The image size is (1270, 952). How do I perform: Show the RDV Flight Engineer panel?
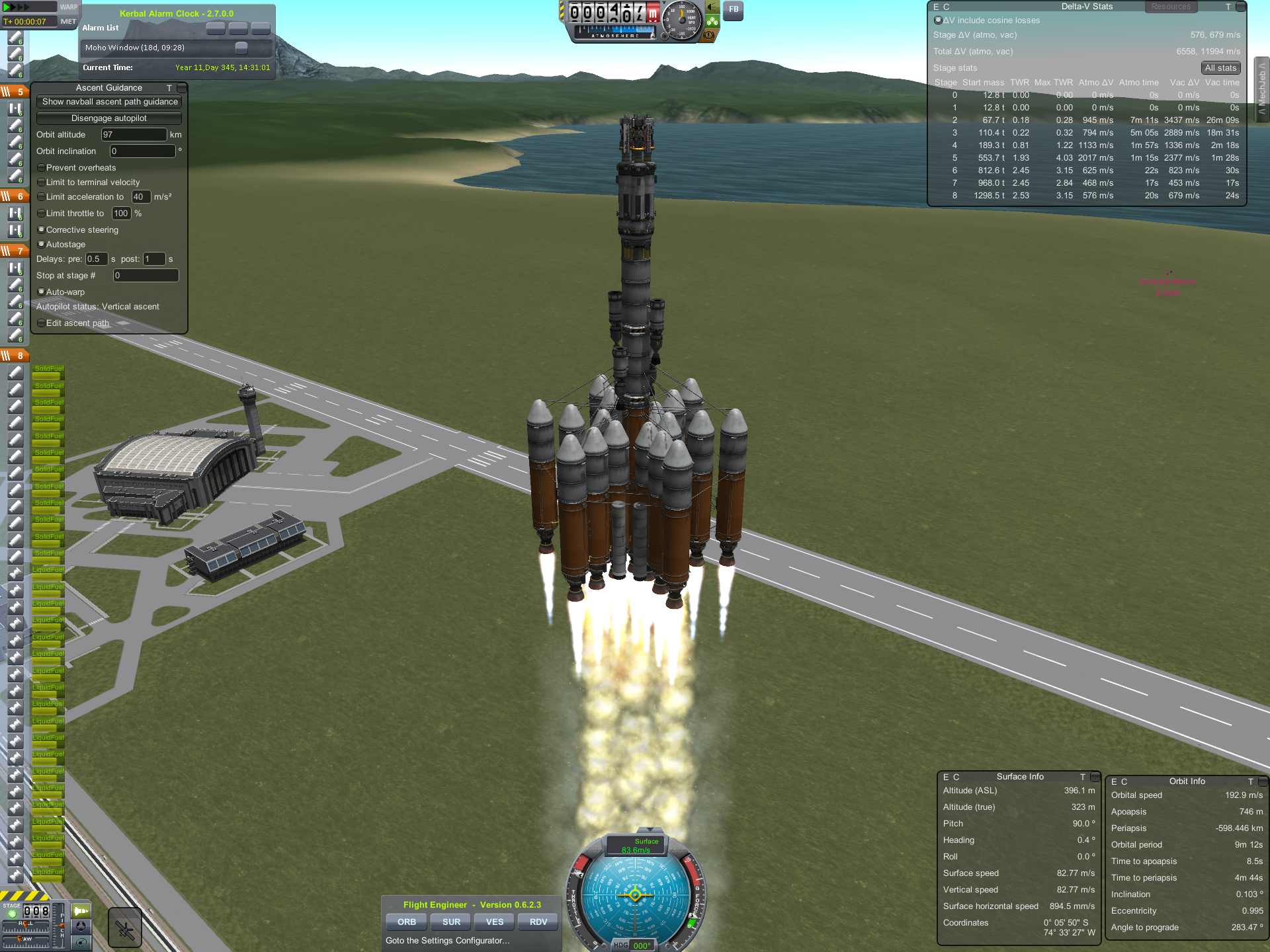538,922
